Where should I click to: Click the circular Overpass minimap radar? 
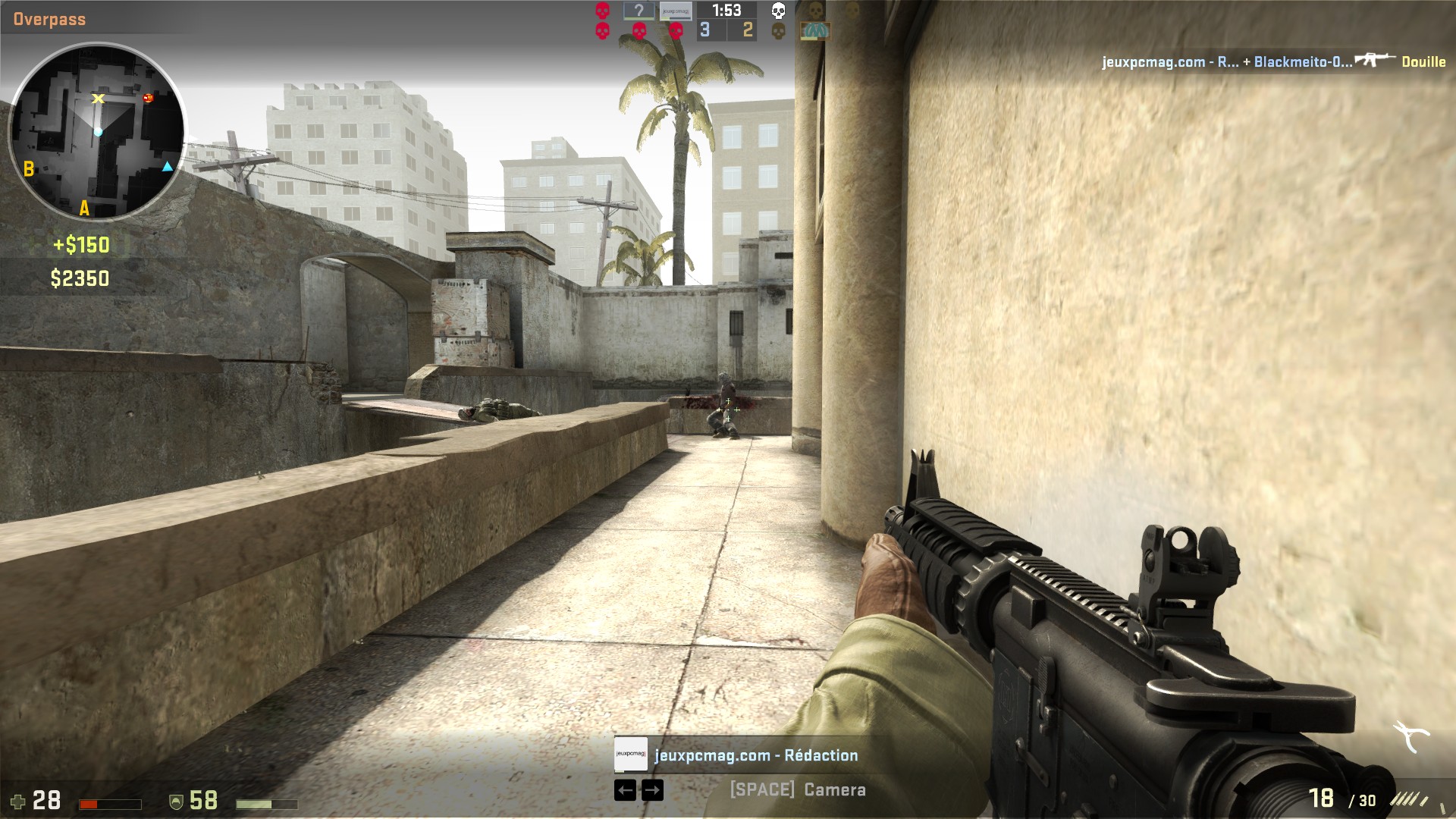point(96,131)
